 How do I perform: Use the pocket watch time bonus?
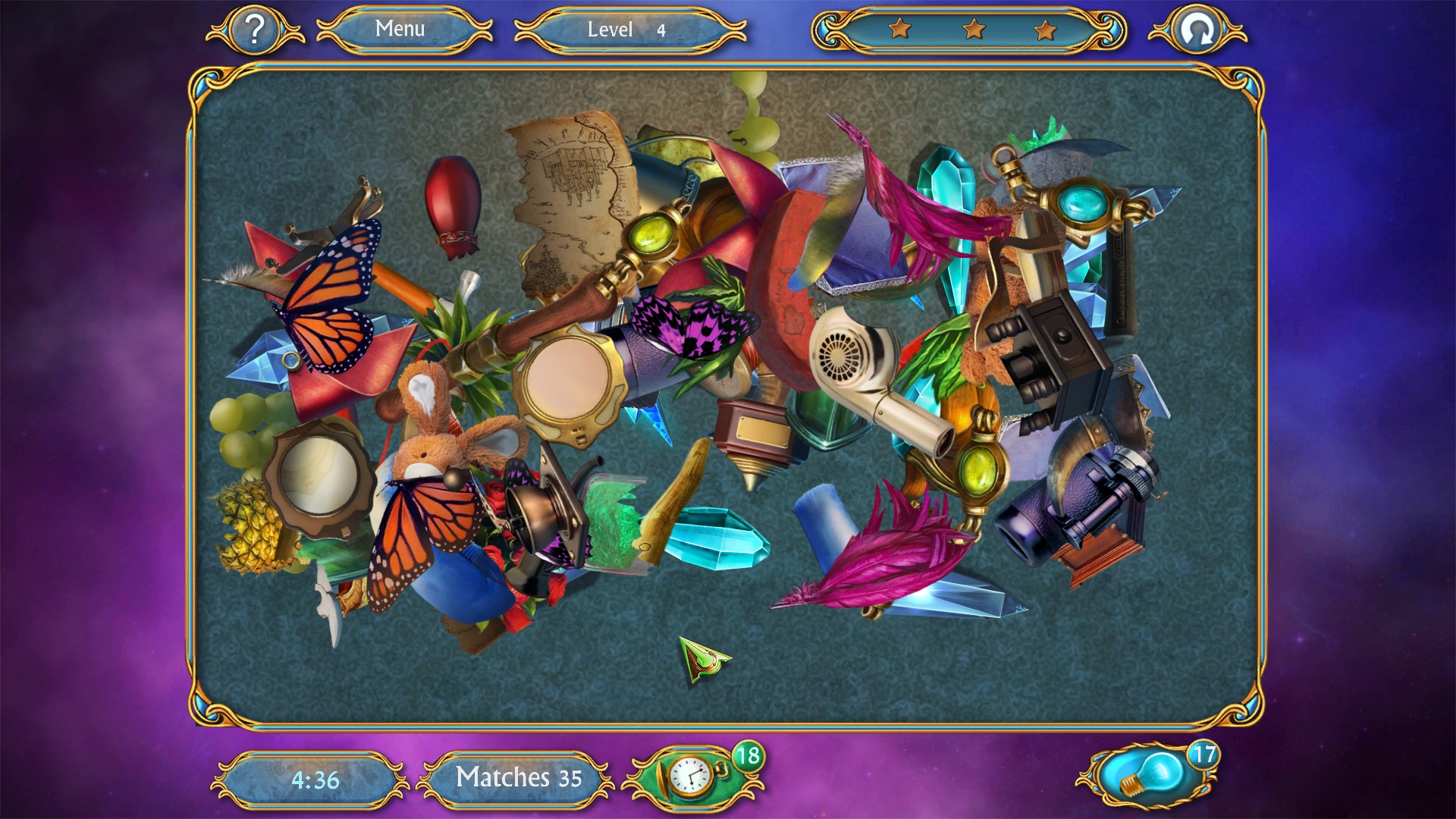692,777
